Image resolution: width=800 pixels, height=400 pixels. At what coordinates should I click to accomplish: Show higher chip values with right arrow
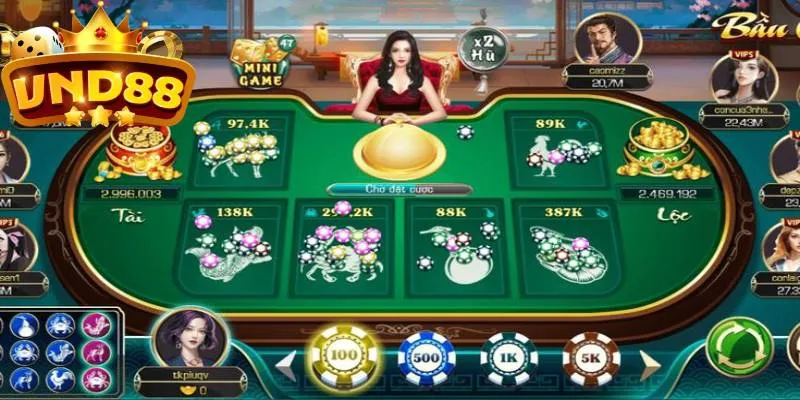[x=648, y=360]
